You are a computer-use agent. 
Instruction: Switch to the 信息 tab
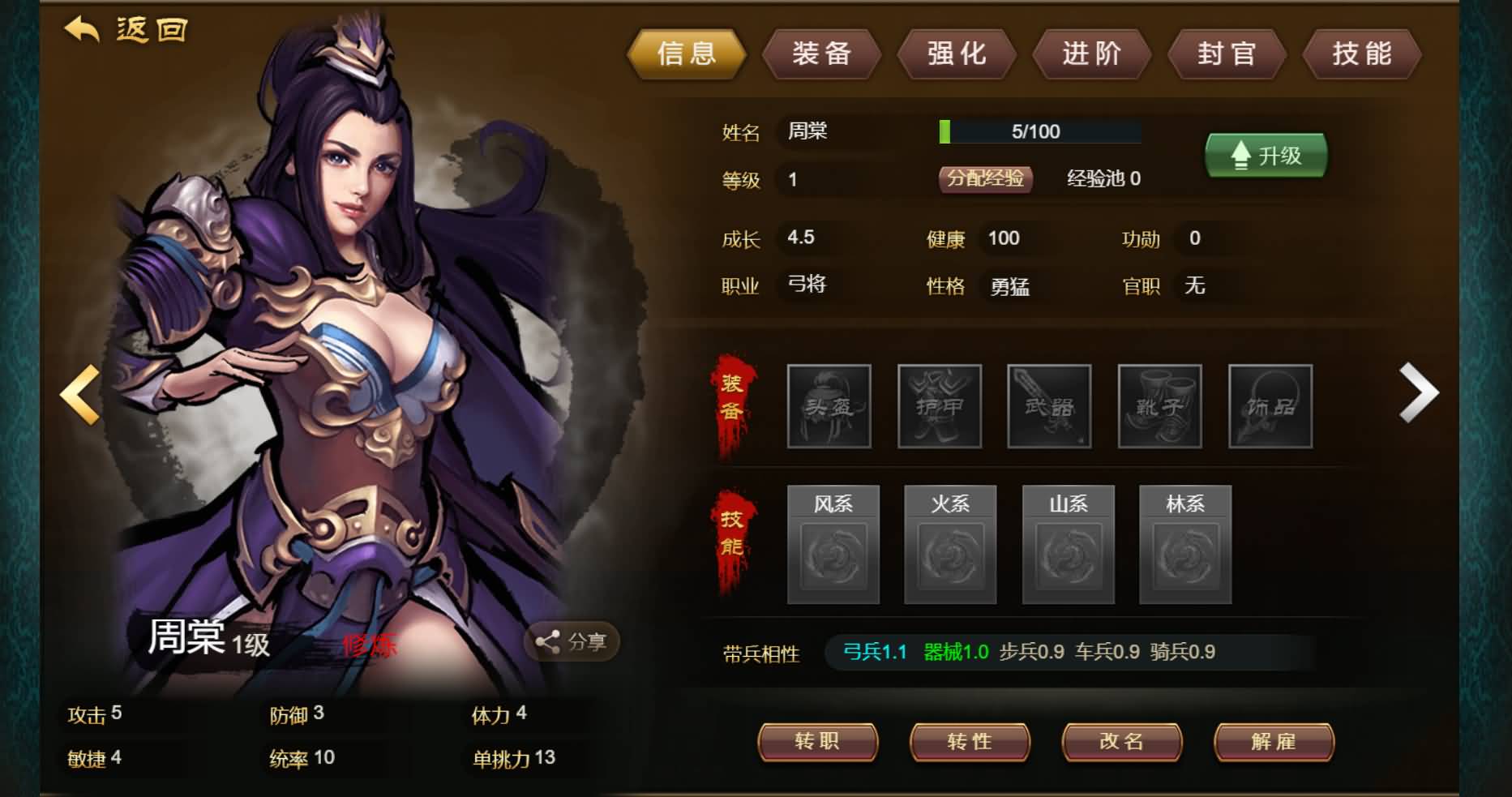(687, 54)
